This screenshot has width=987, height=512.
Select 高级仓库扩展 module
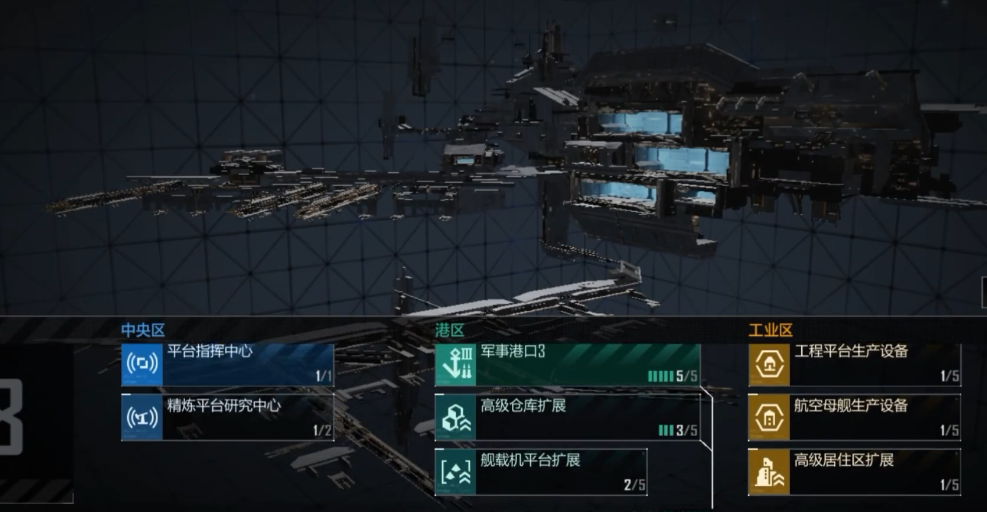[567, 418]
